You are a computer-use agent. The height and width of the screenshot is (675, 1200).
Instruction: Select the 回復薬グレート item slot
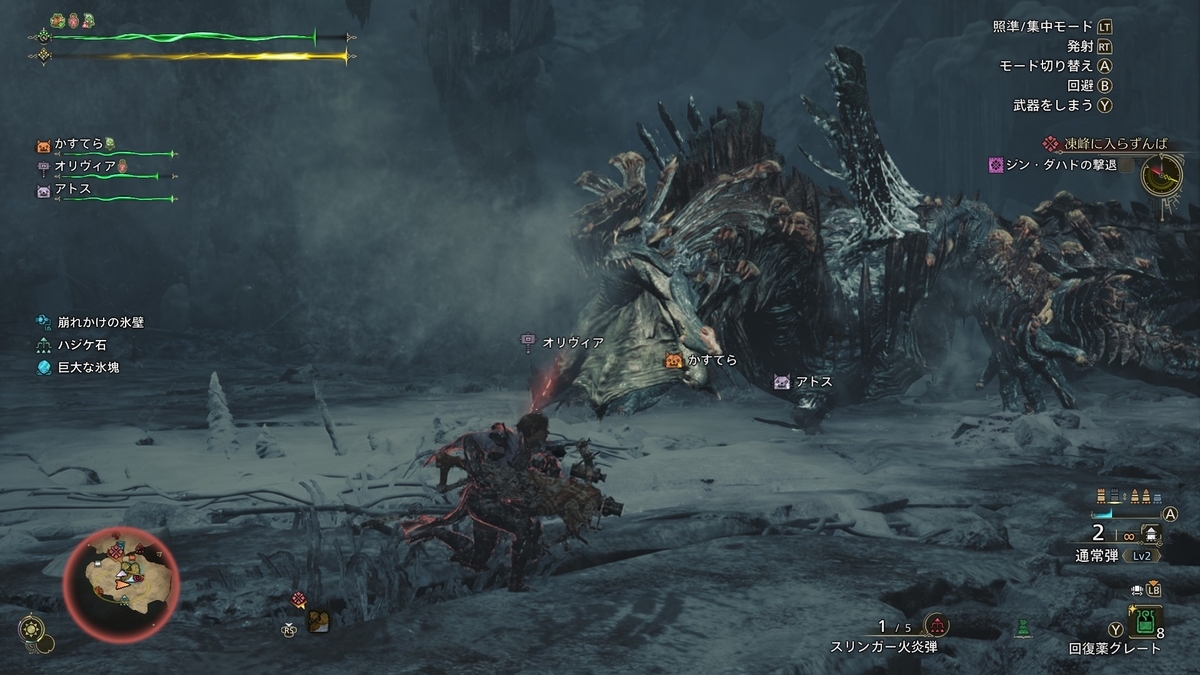pos(1145,624)
